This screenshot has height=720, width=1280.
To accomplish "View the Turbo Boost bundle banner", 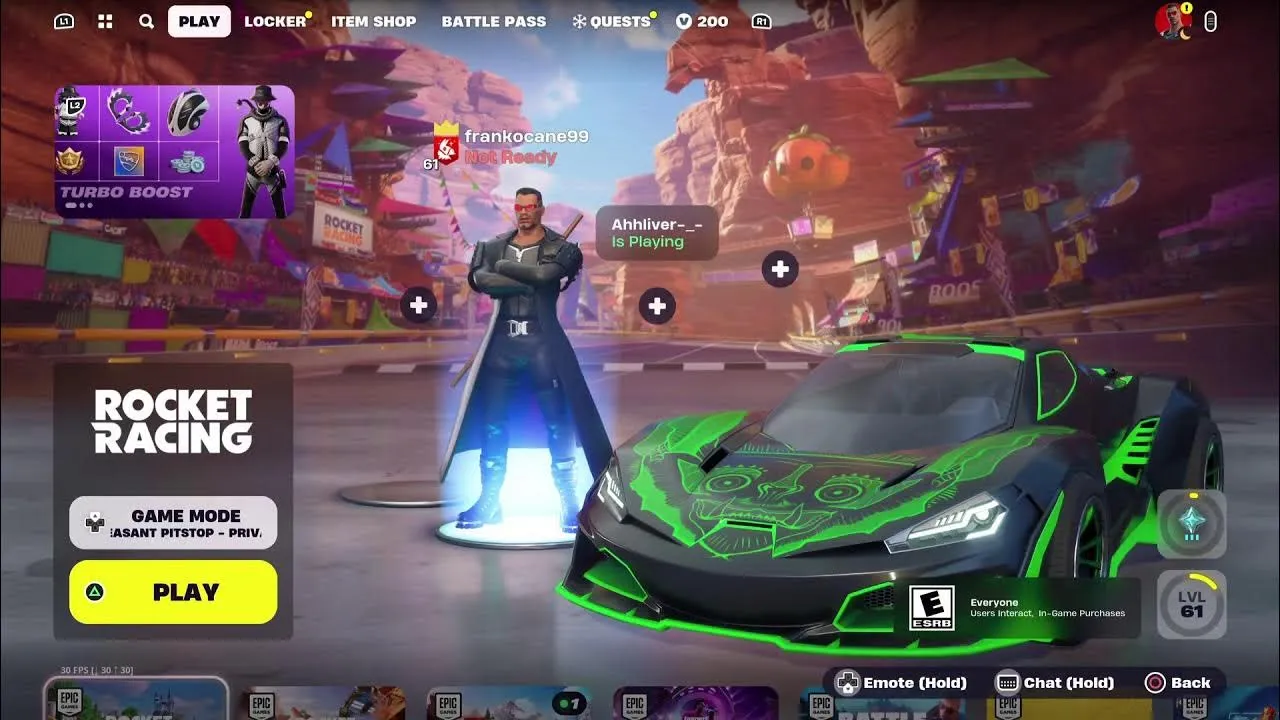I will [x=174, y=151].
